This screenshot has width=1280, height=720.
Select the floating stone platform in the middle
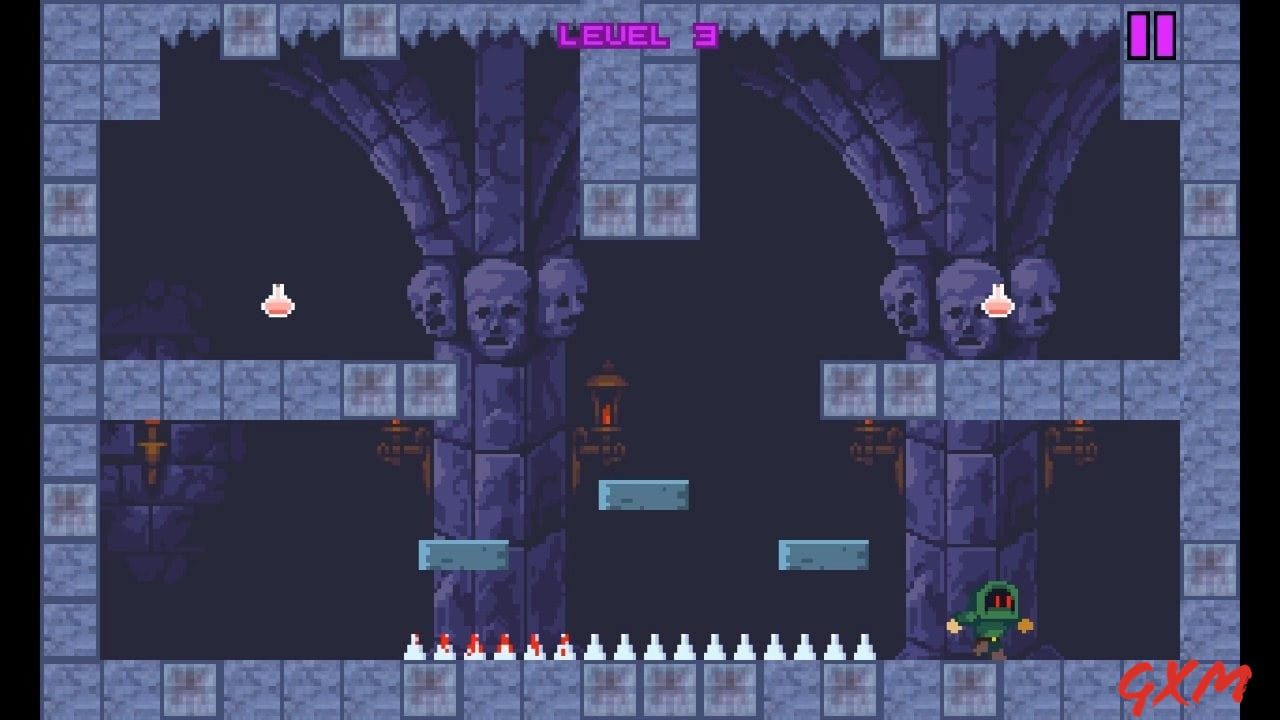coord(645,493)
